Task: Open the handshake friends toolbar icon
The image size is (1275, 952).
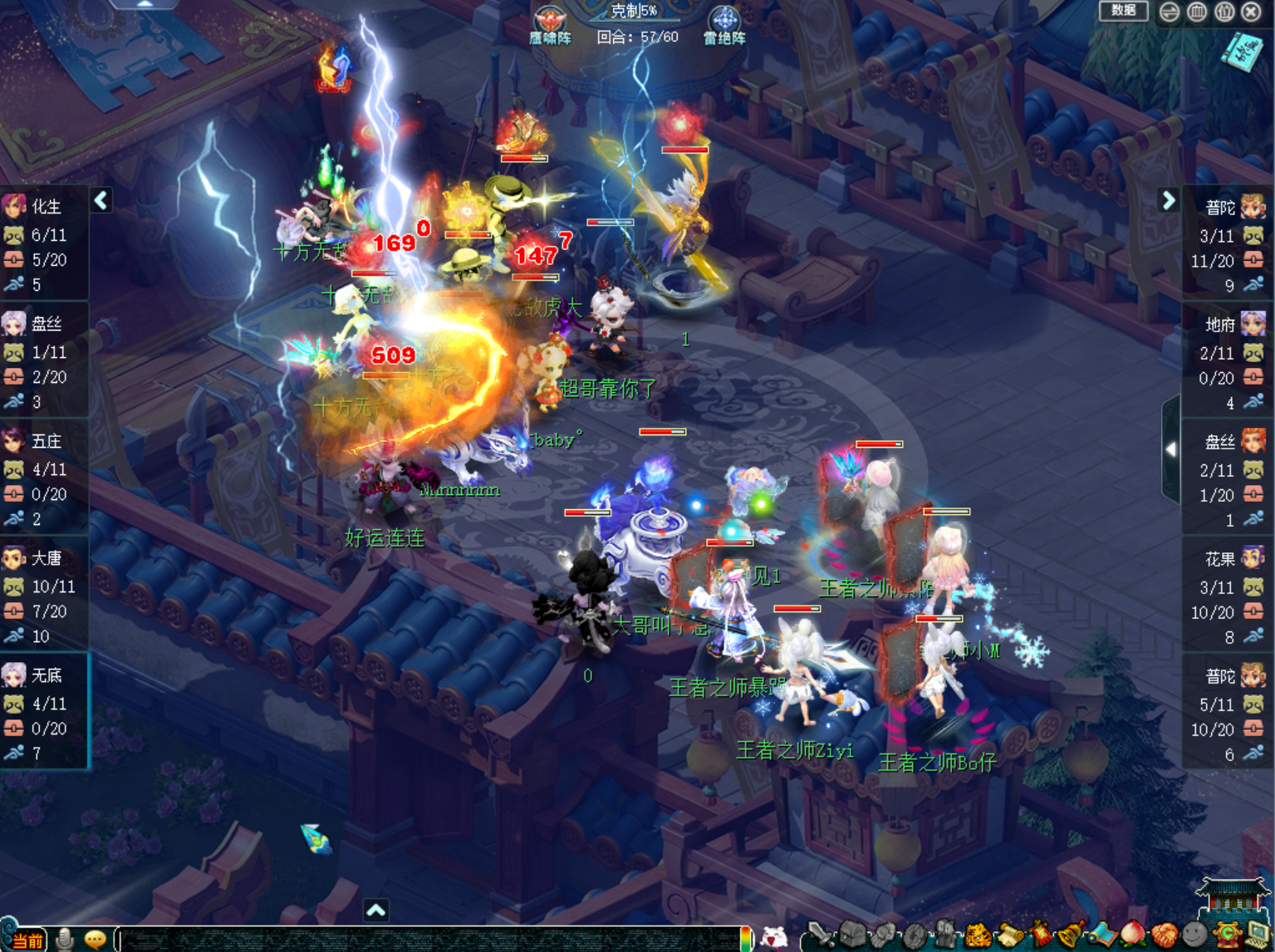Action: [1165, 936]
